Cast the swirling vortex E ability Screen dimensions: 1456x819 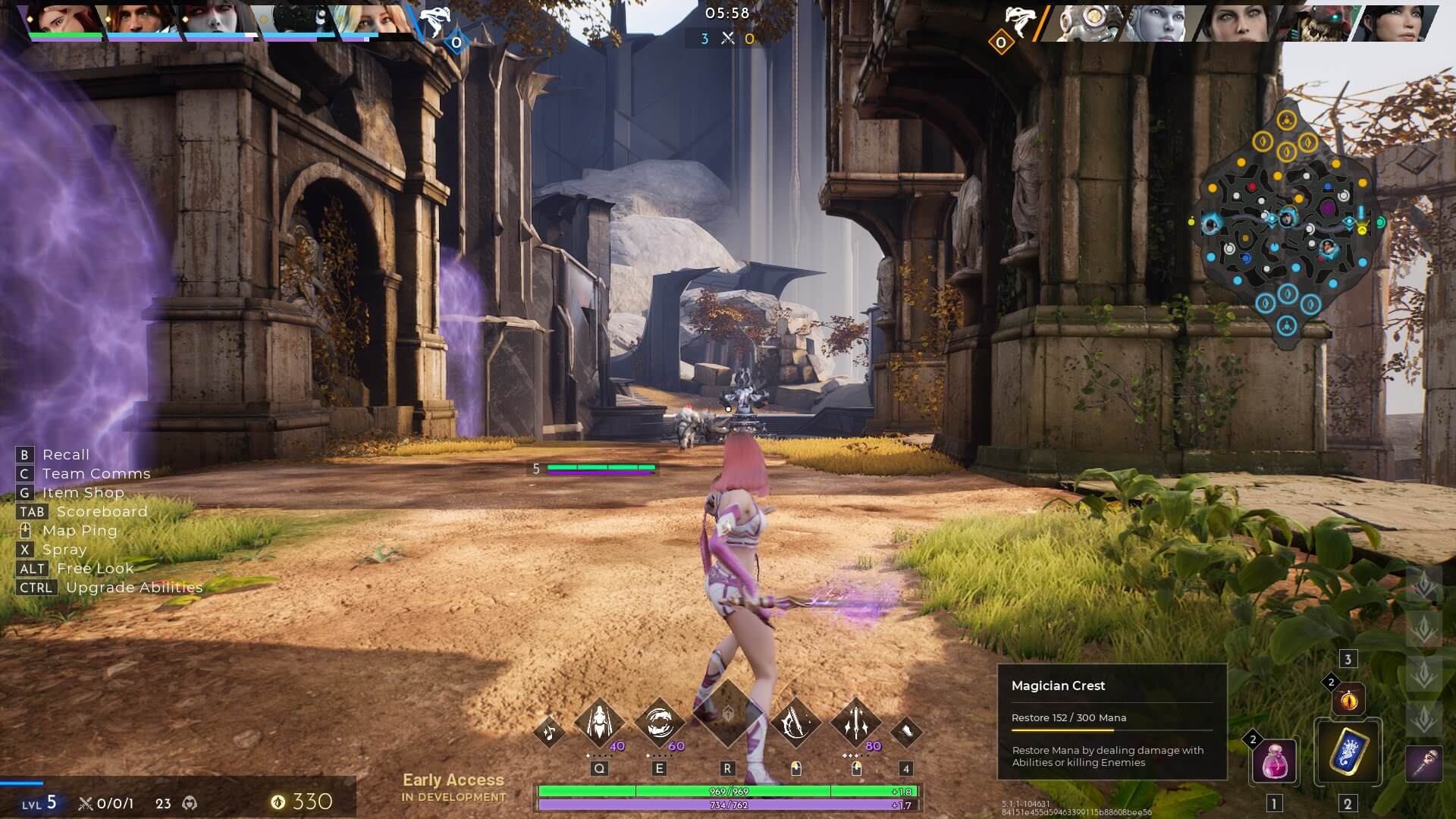point(658,722)
